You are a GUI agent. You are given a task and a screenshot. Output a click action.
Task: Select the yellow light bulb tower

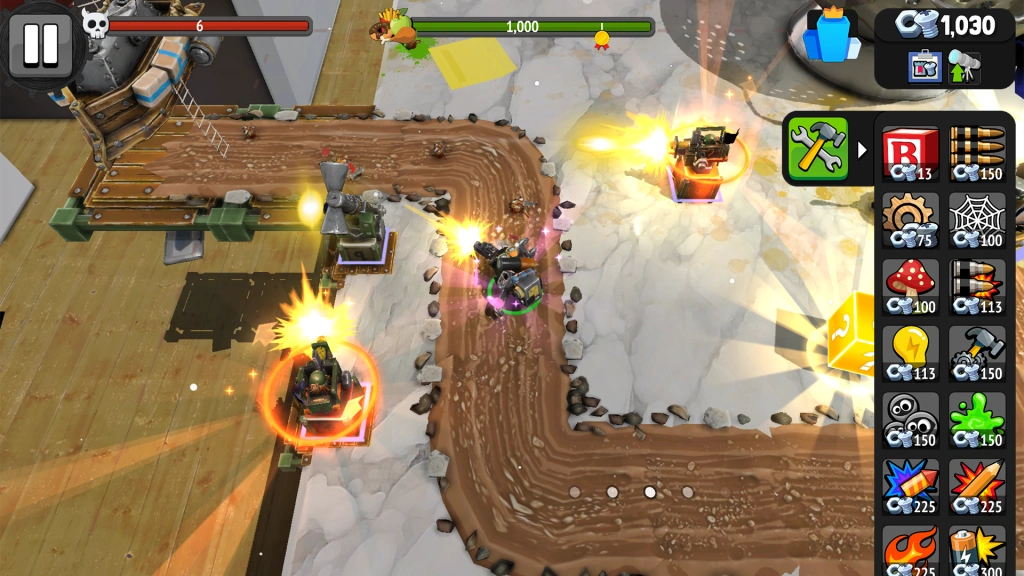point(911,352)
